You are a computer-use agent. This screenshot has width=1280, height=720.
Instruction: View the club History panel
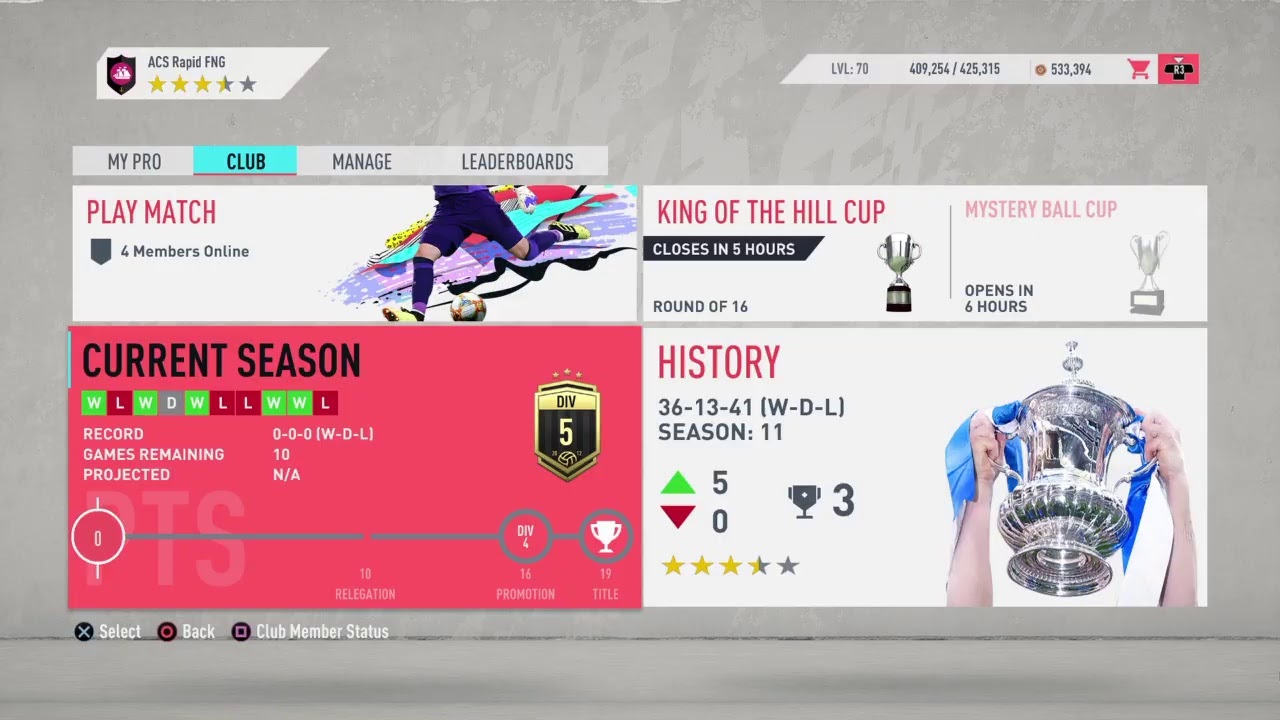coord(924,467)
